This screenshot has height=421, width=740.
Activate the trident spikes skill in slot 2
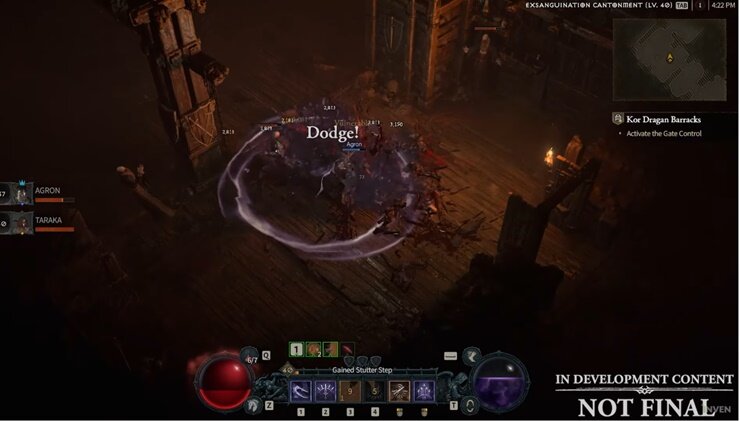[325, 391]
